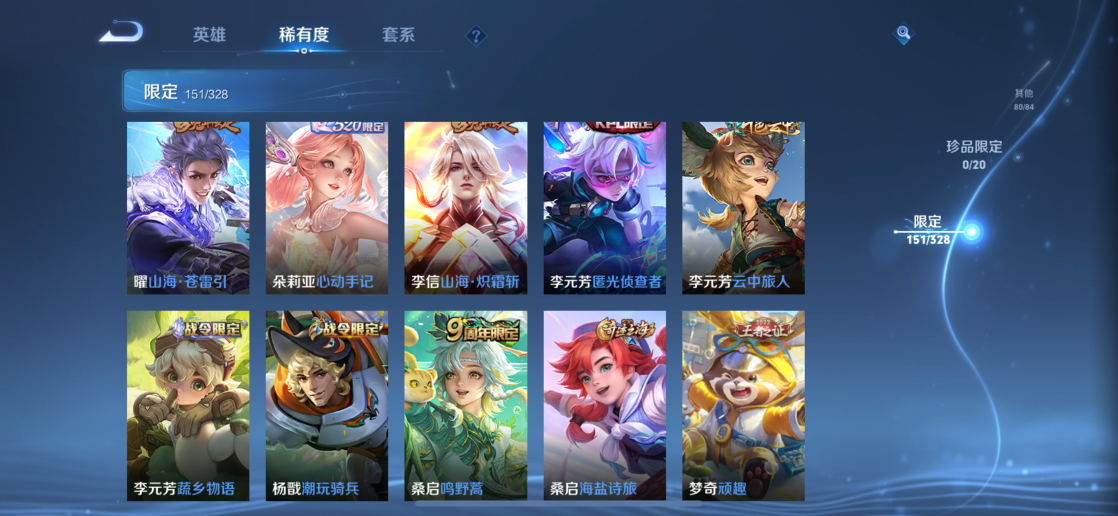Click the question mark help icon
The height and width of the screenshot is (516, 1118).
(x=476, y=37)
